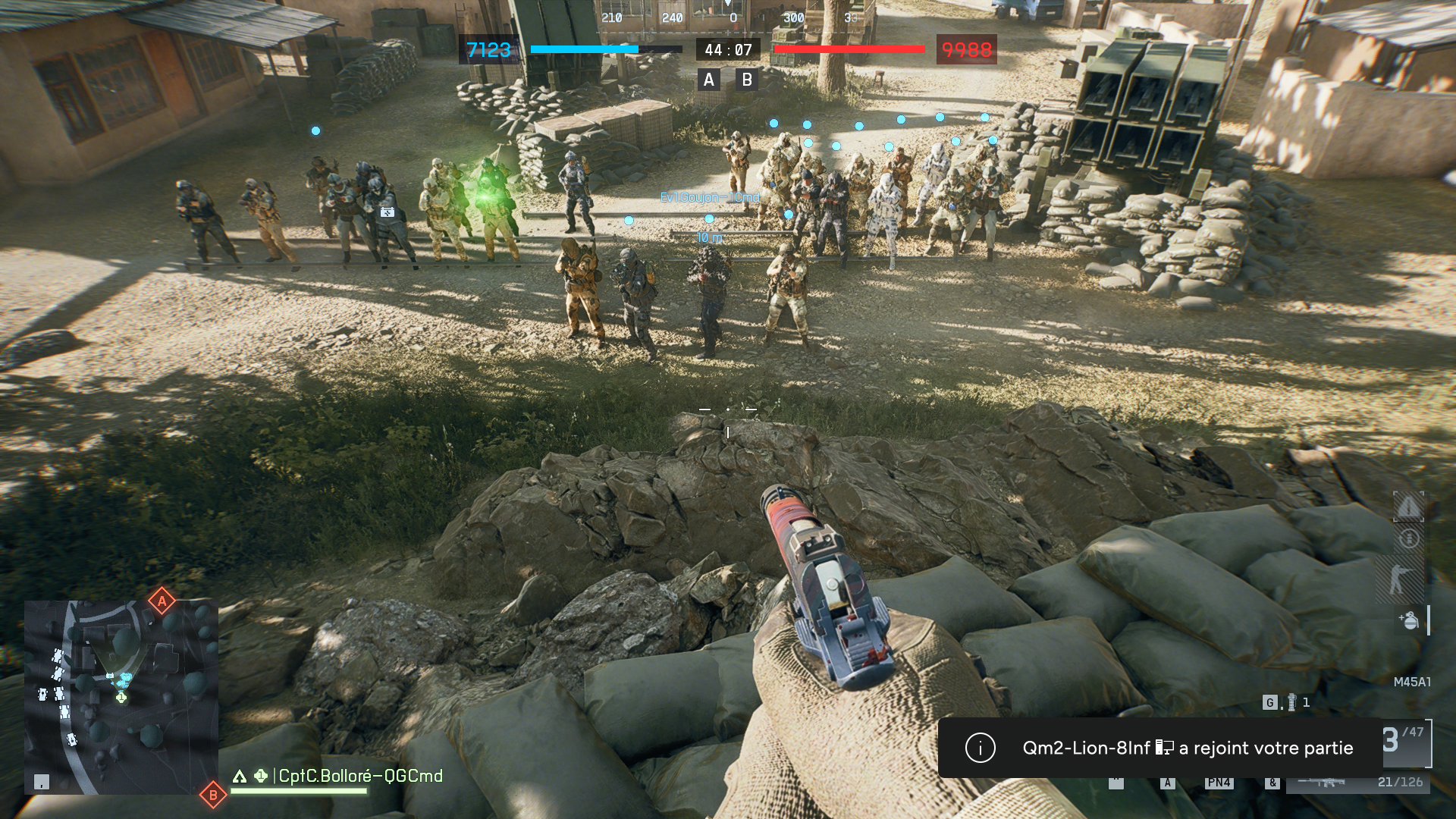Click objective A flag under the timer

pyautogui.click(x=709, y=80)
